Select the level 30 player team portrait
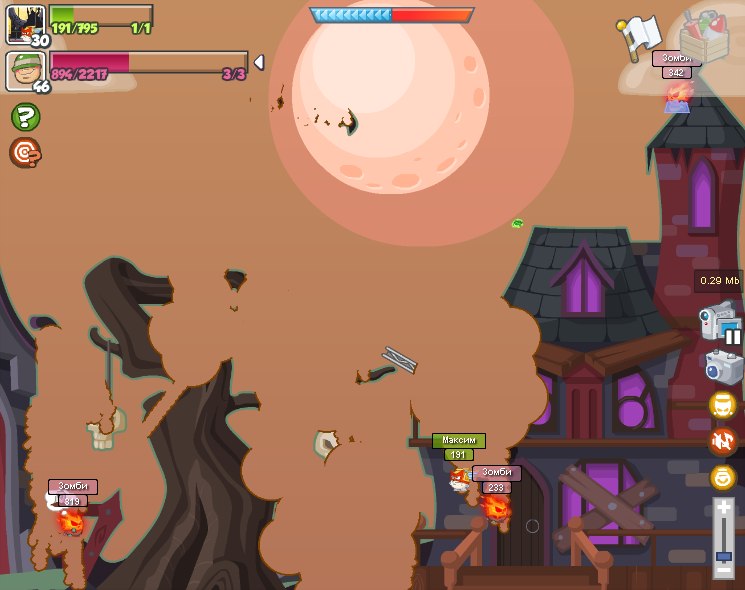 pyautogui.click(x=24, y=23)
